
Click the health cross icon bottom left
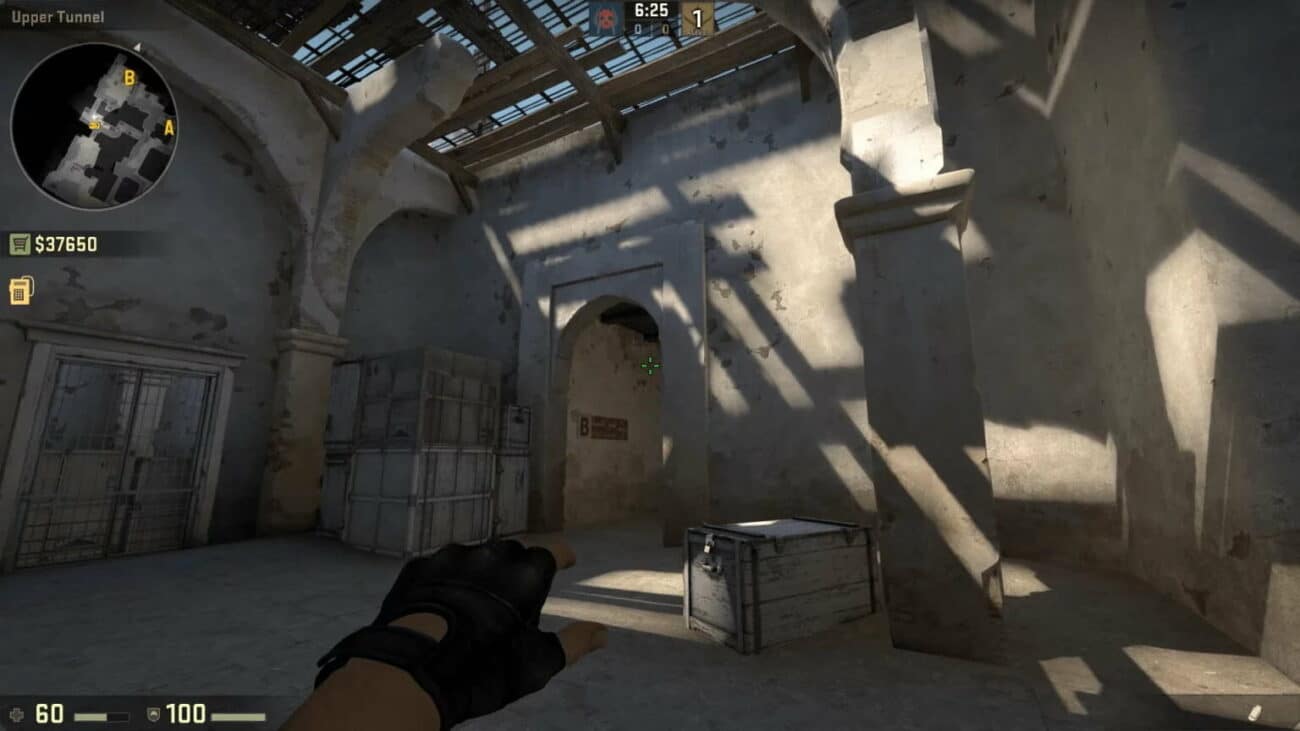[x=18, y=714]
